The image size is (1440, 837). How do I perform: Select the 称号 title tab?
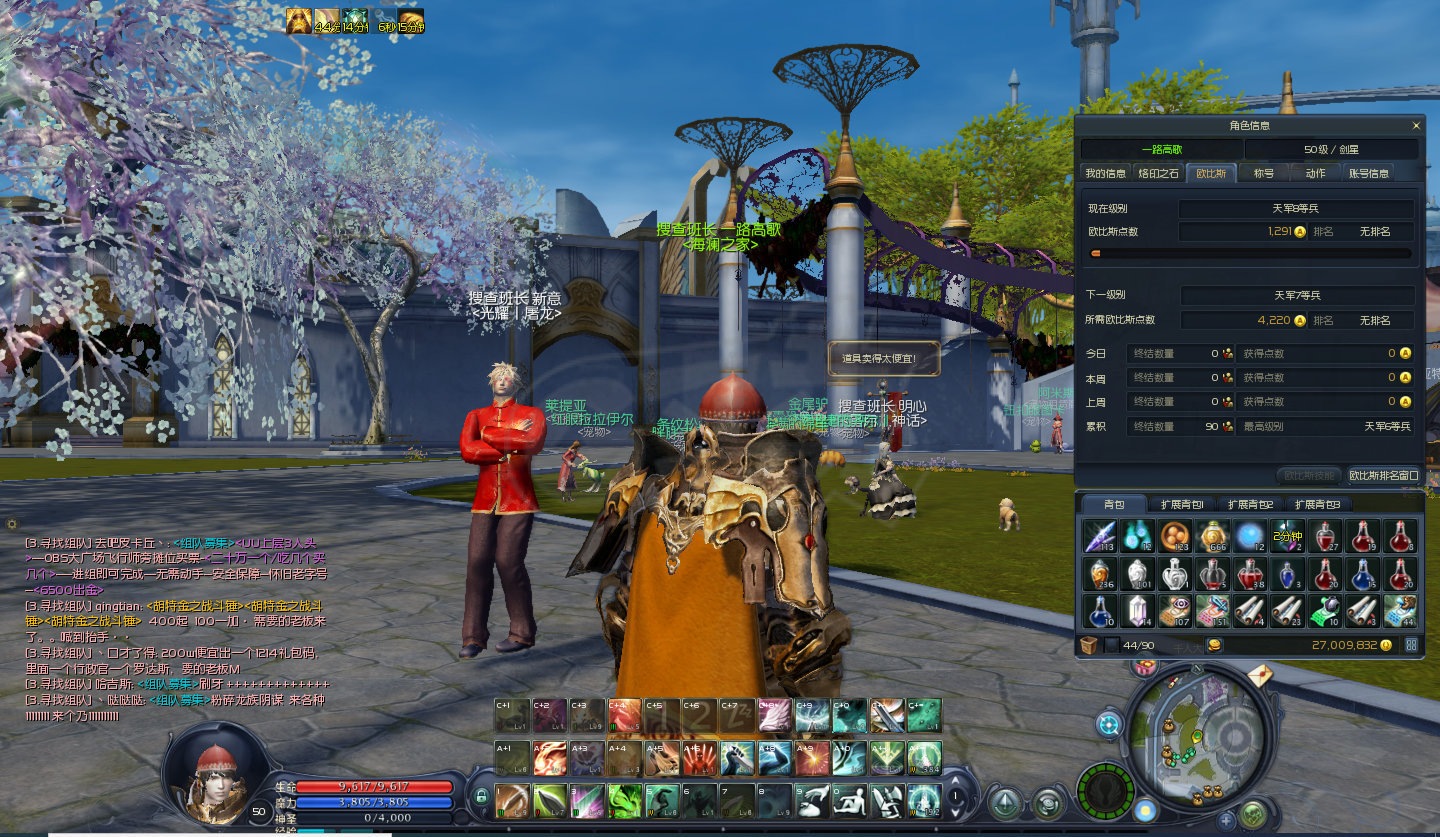pyautogui.click(x=1264, y=173)
